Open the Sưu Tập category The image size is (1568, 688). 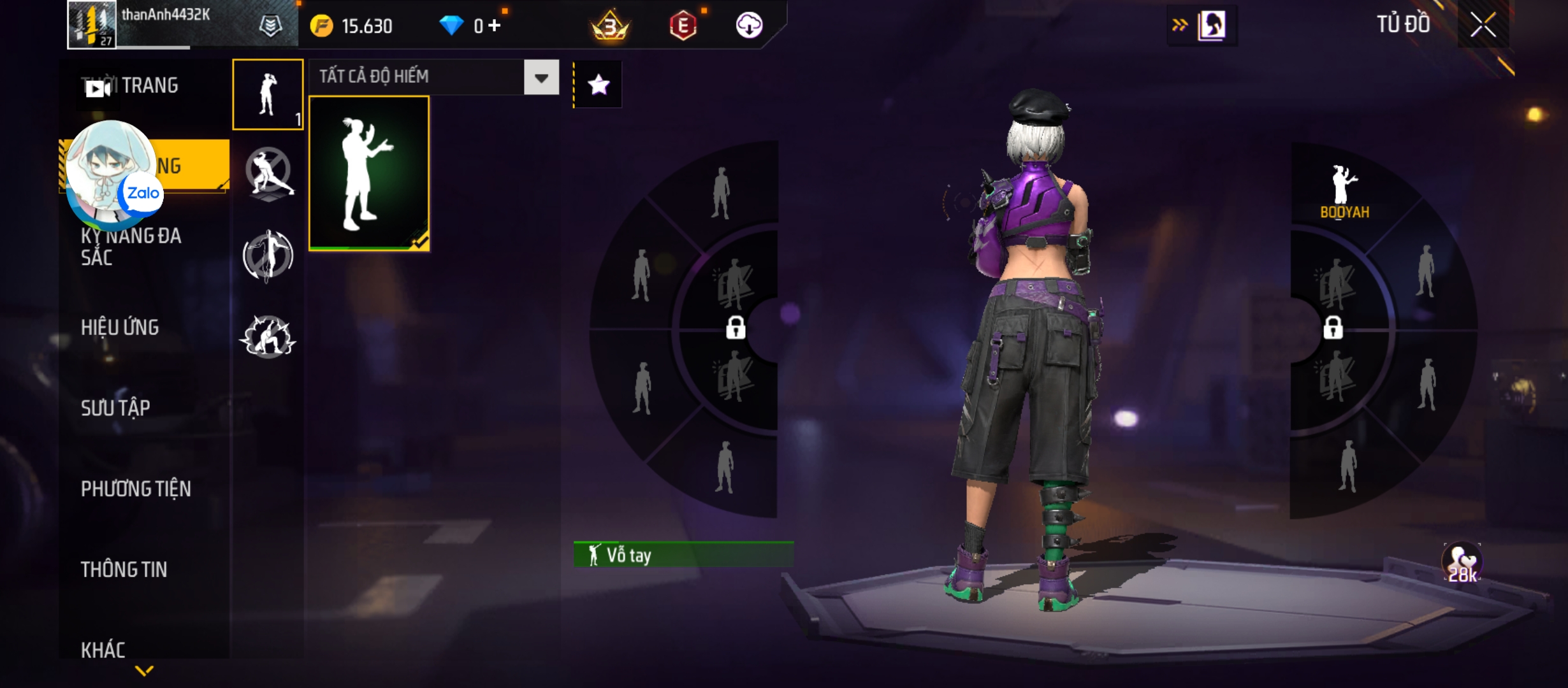[x=115, y=408]
